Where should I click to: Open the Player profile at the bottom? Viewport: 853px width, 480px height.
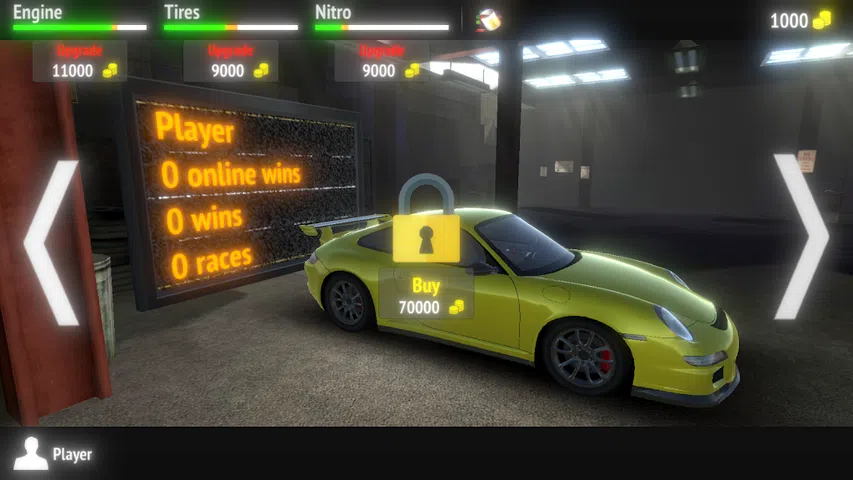[x=54, y=454]
